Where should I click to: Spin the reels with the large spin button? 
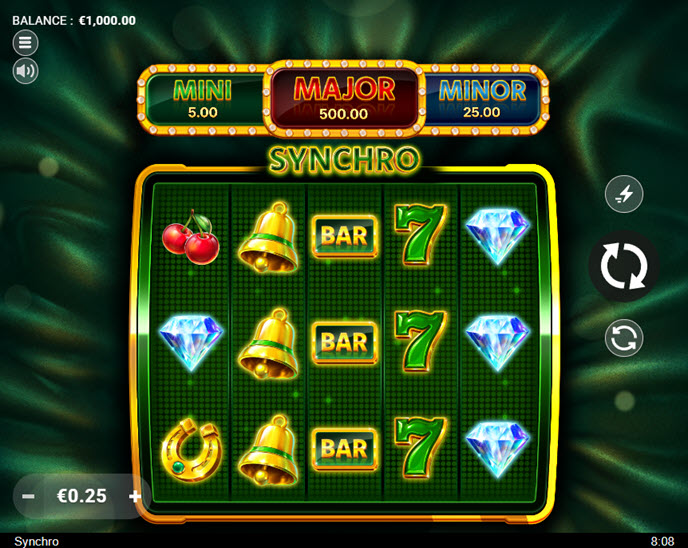pos(624,267)
